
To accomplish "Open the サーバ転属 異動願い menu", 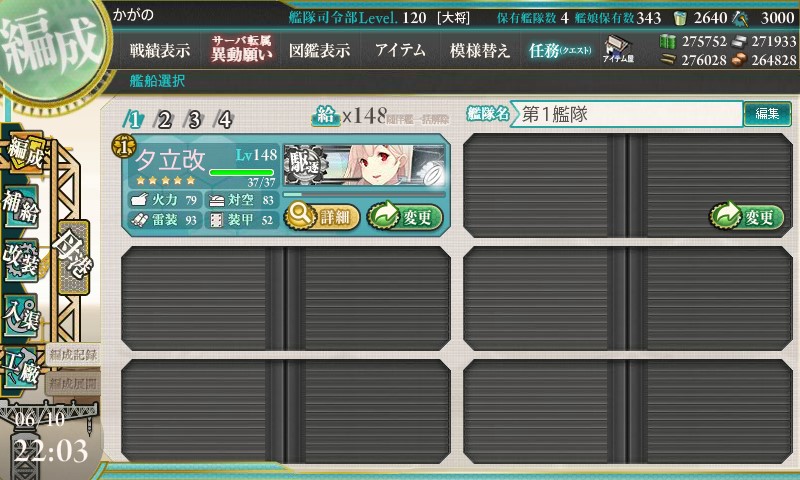I will (240, 49).
